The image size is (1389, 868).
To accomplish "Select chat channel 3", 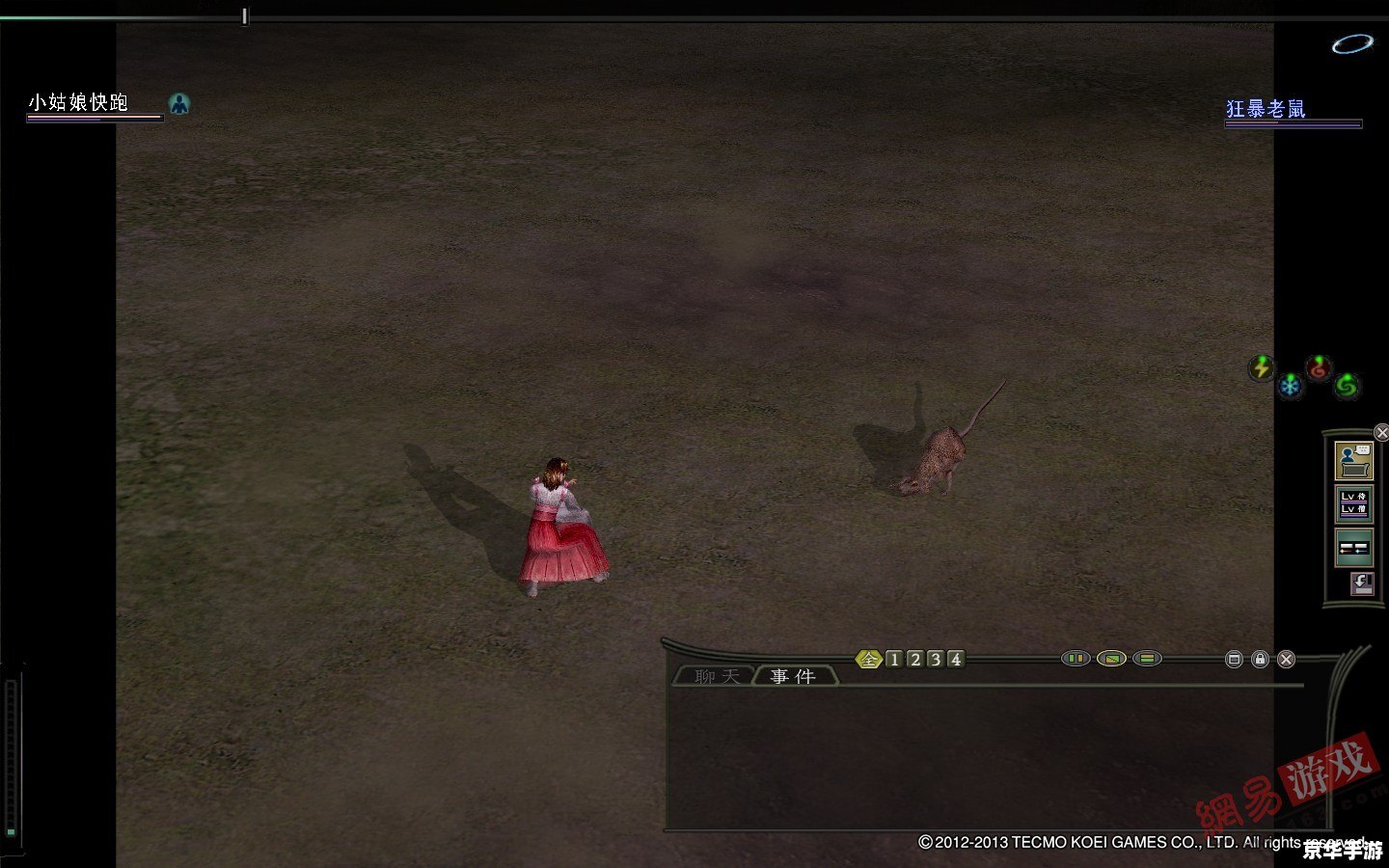I will [x=935, y=660].
